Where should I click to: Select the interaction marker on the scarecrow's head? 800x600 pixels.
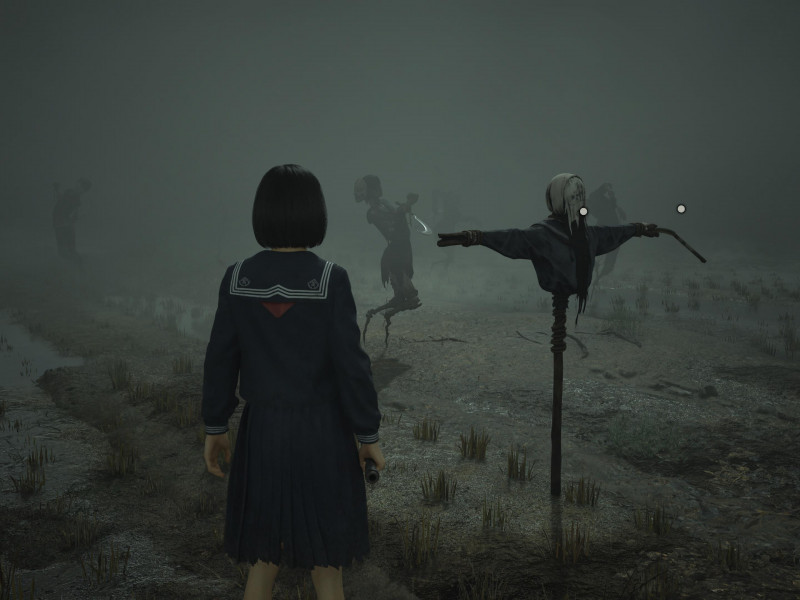click(x=583, y=211)
